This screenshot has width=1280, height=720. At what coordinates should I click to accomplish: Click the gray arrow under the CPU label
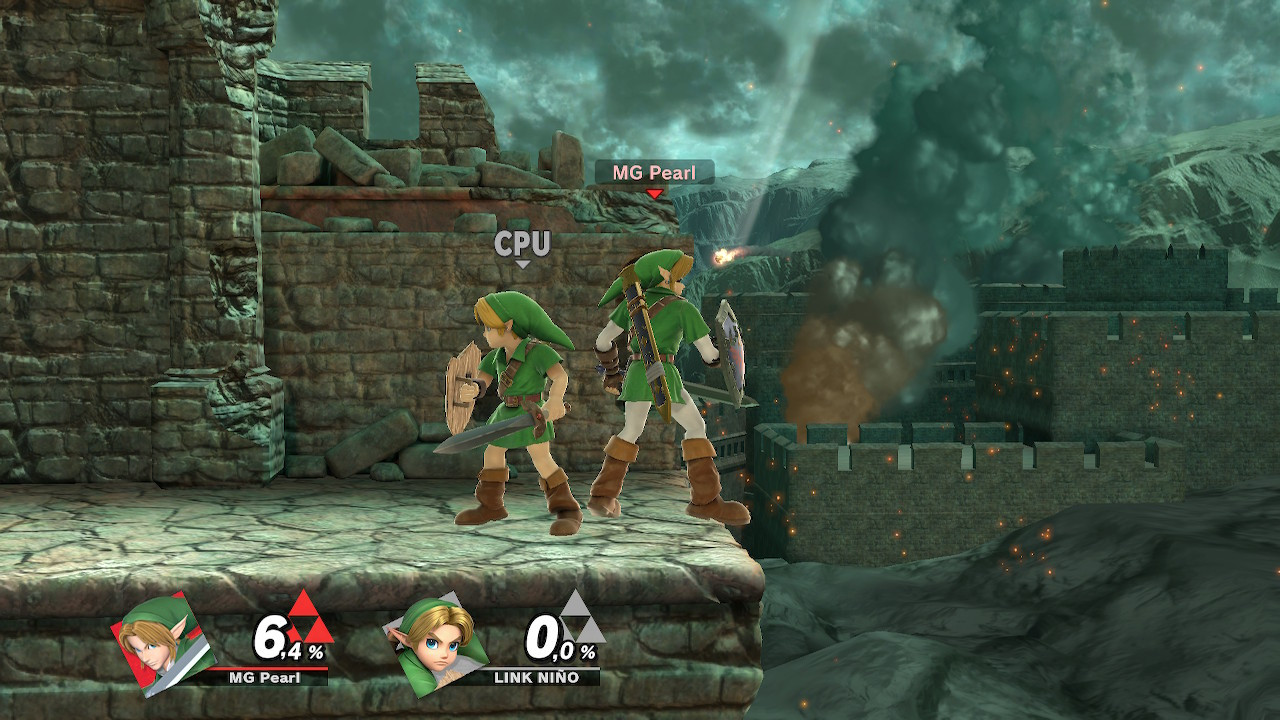pyautogui.click(x=522, y=264)
